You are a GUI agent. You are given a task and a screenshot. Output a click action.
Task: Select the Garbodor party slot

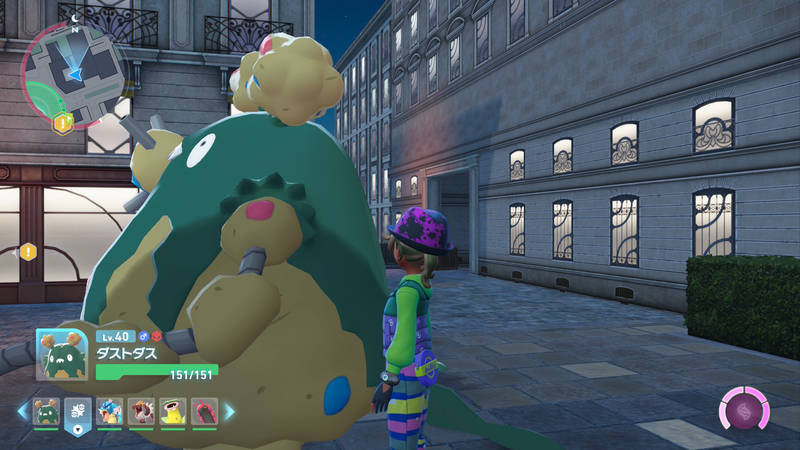tap(46, 411)
